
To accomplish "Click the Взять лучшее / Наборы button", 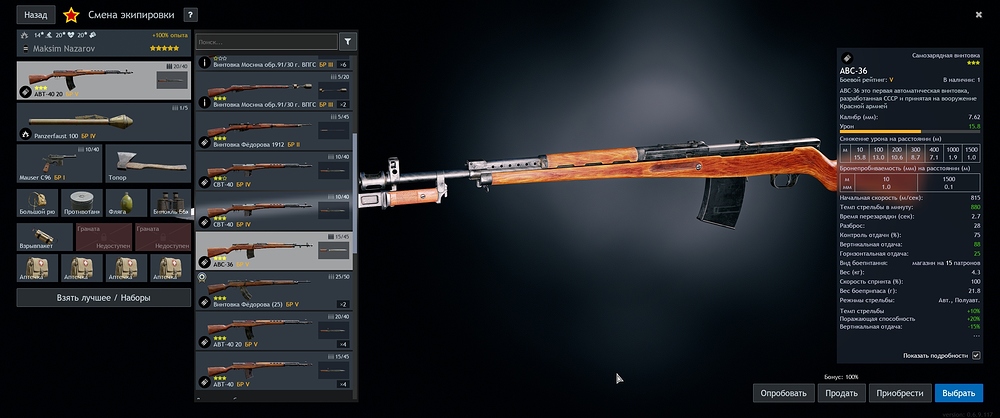I will click(x=104, y=298).
